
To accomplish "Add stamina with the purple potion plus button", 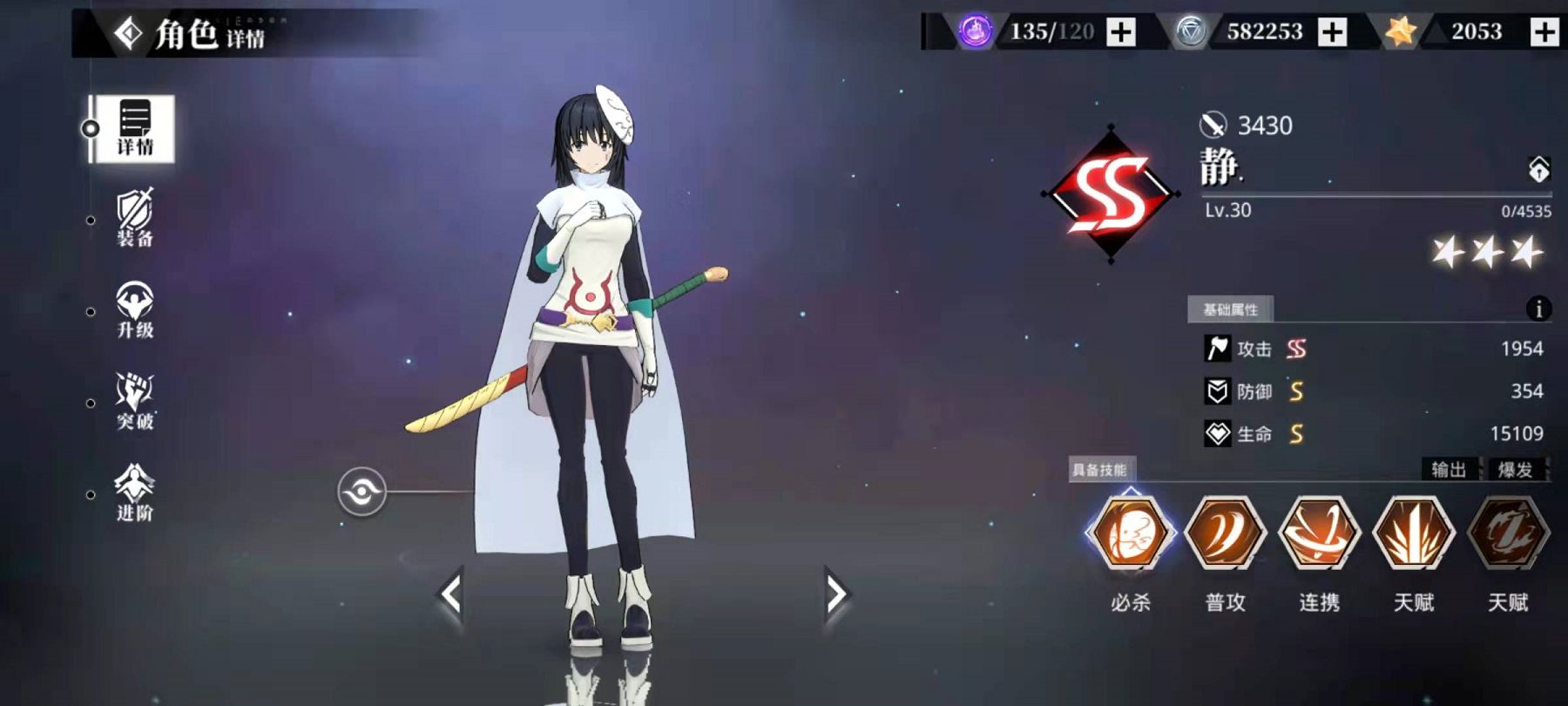I will coord(1121,32).
